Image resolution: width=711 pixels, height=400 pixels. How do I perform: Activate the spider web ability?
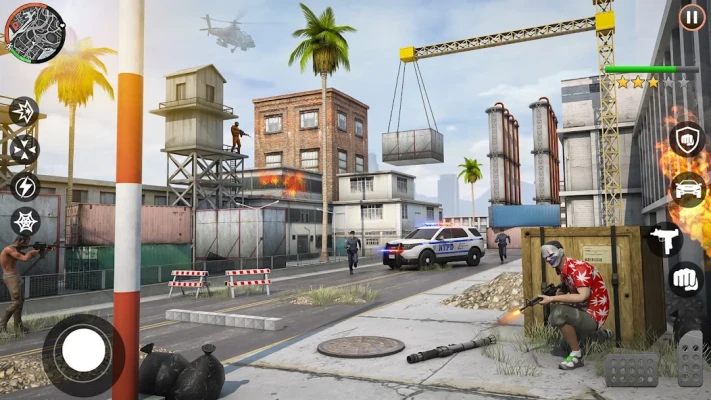coord(25,222)
